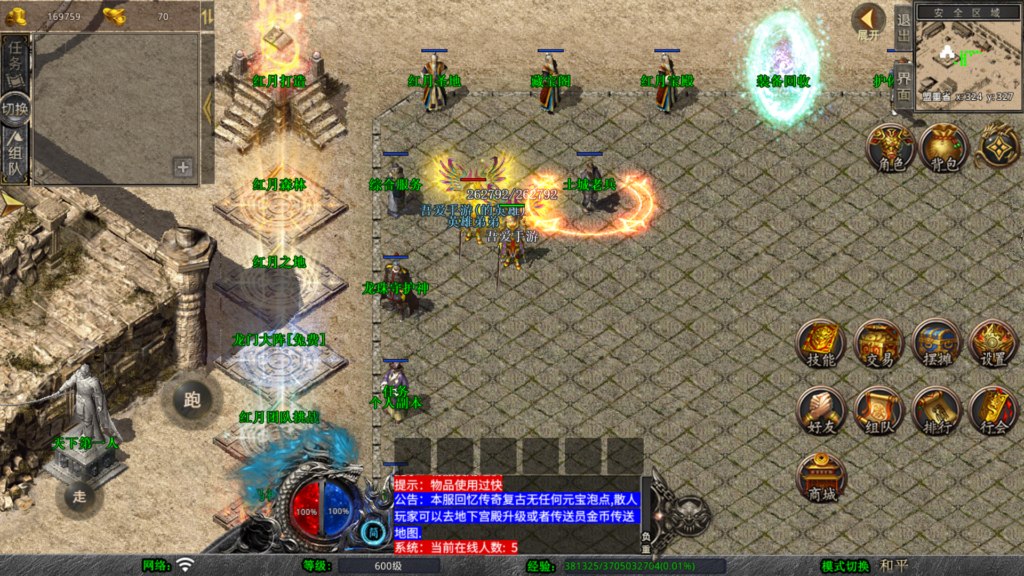Open the 组队 team scroll icon
Screen dimensions: 1024x576
(x=879, y=410)
